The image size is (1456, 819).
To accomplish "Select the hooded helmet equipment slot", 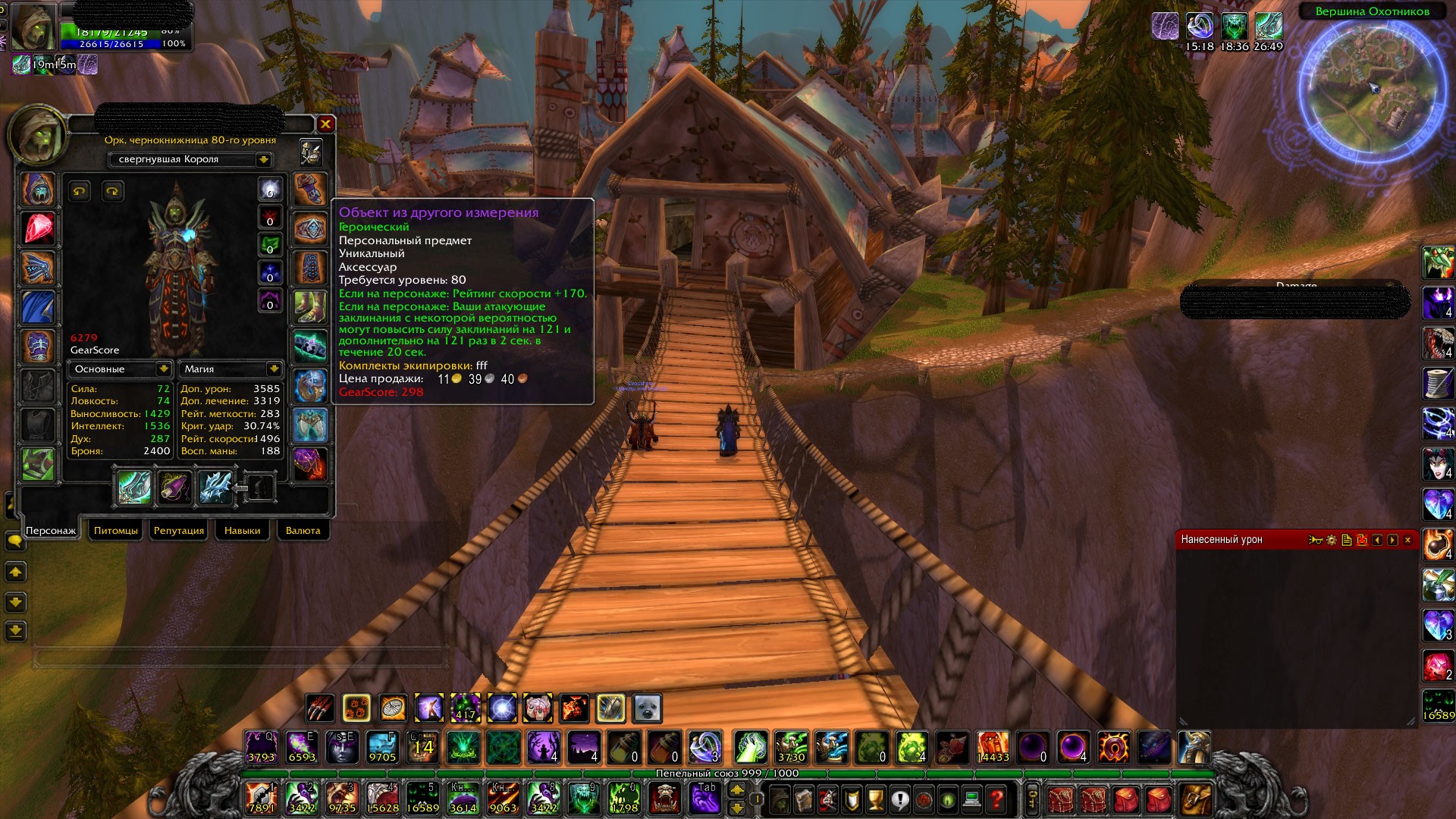I will [x=37, y=189].
